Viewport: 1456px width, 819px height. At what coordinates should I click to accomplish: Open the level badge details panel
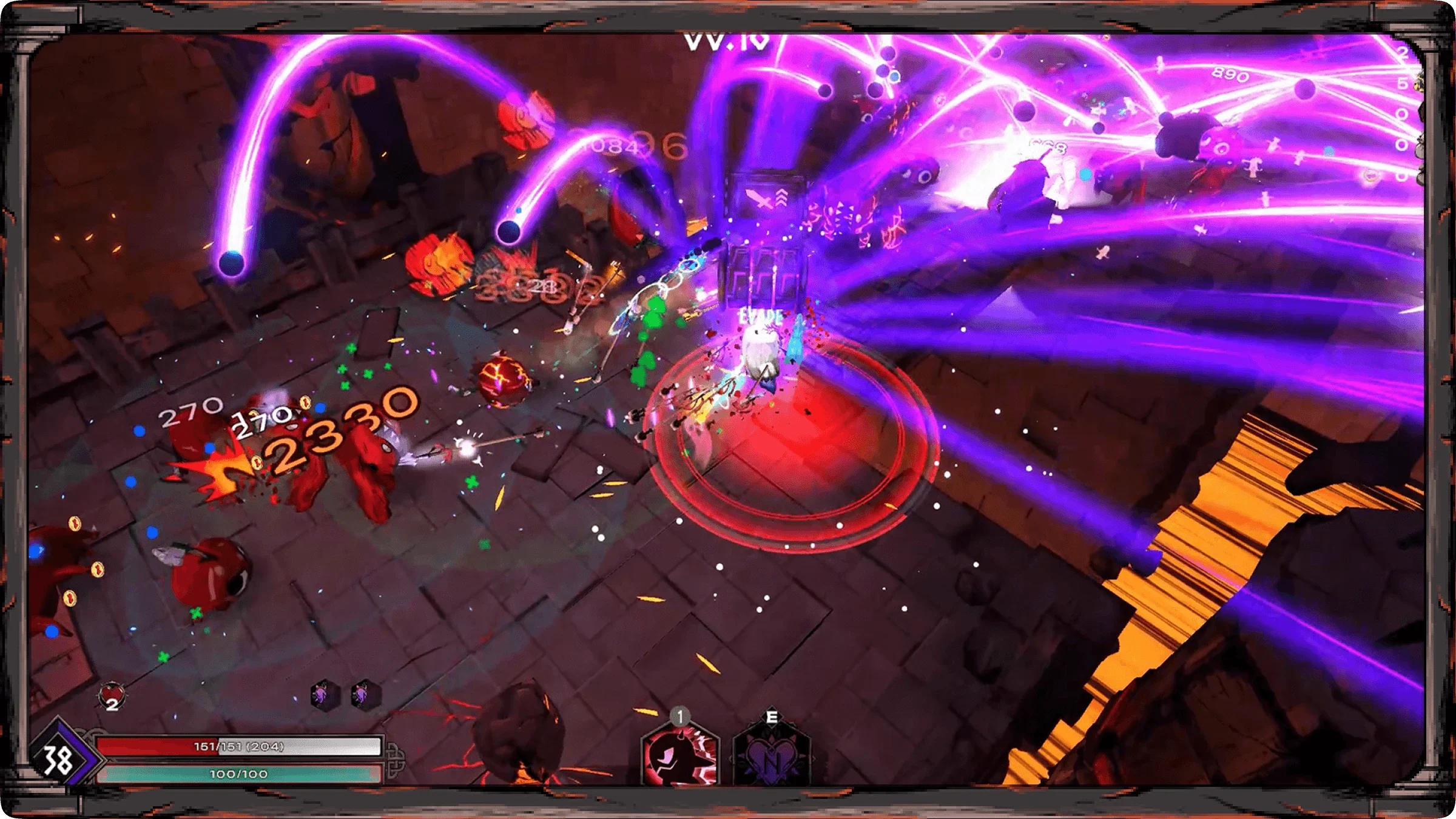pyautogui.click(x=58, y=761)
